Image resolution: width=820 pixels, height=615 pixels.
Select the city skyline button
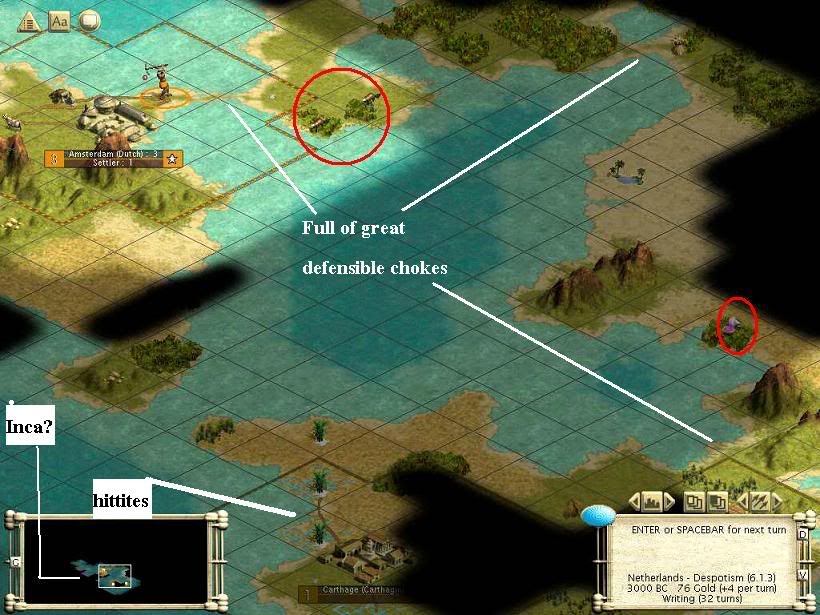(652, 500)
